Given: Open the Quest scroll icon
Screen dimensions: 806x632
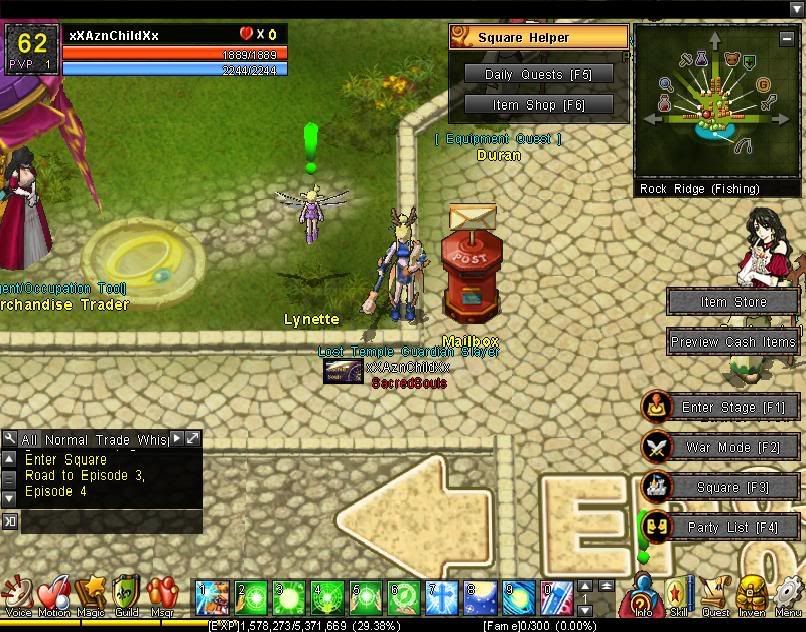Looking at the screenshot, I should tap(715, 596).
